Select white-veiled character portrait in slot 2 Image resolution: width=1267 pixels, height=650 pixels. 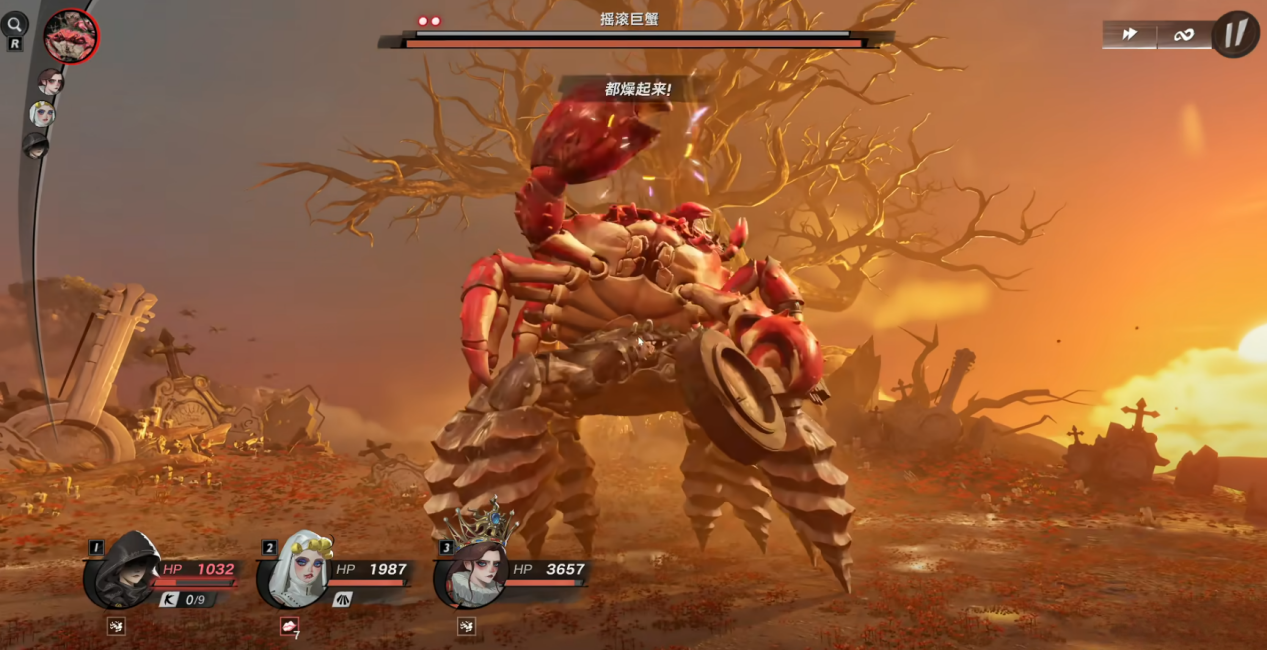click(x=296, y=571)
